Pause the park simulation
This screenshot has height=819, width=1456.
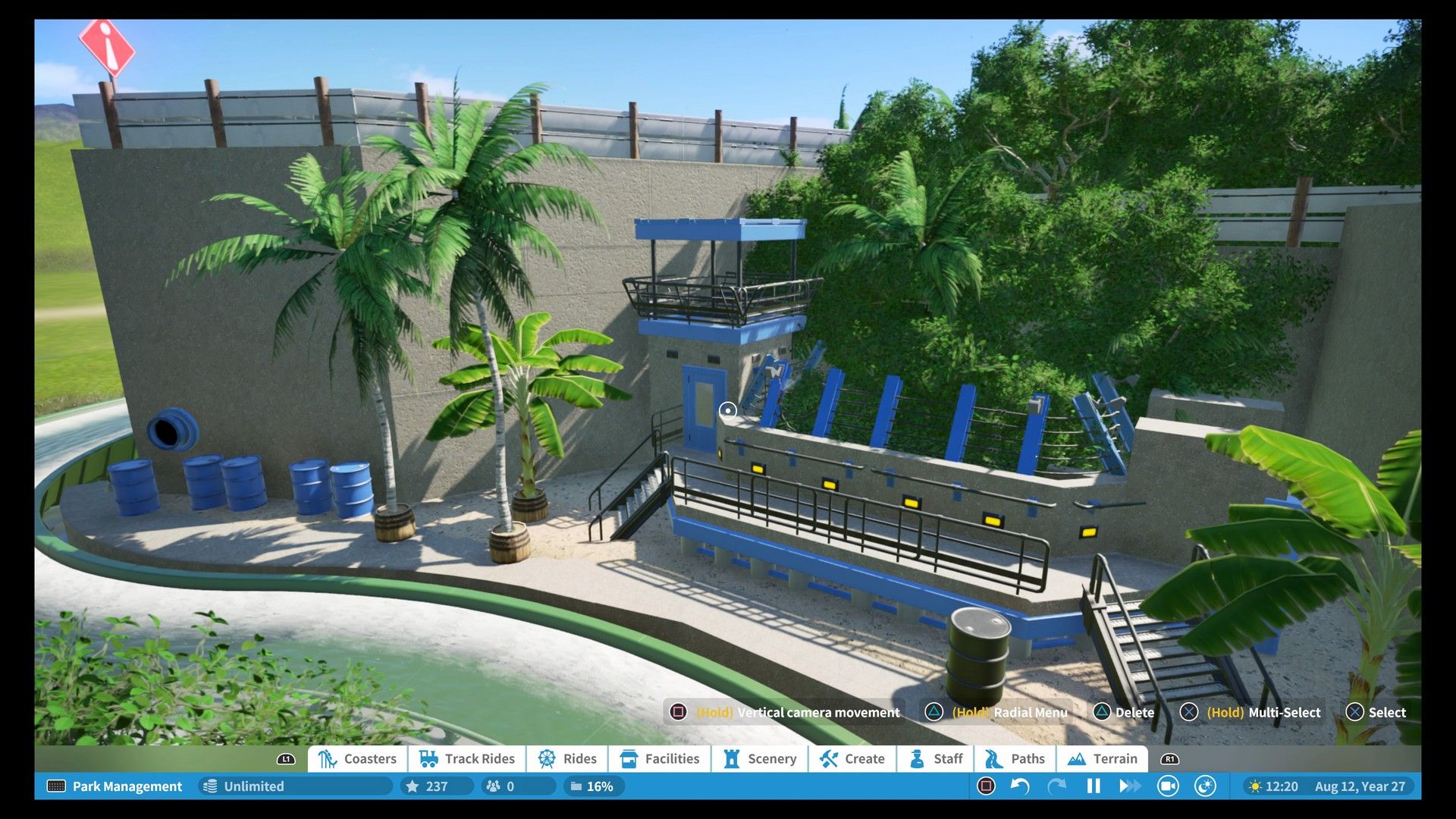pos(1092,786)
